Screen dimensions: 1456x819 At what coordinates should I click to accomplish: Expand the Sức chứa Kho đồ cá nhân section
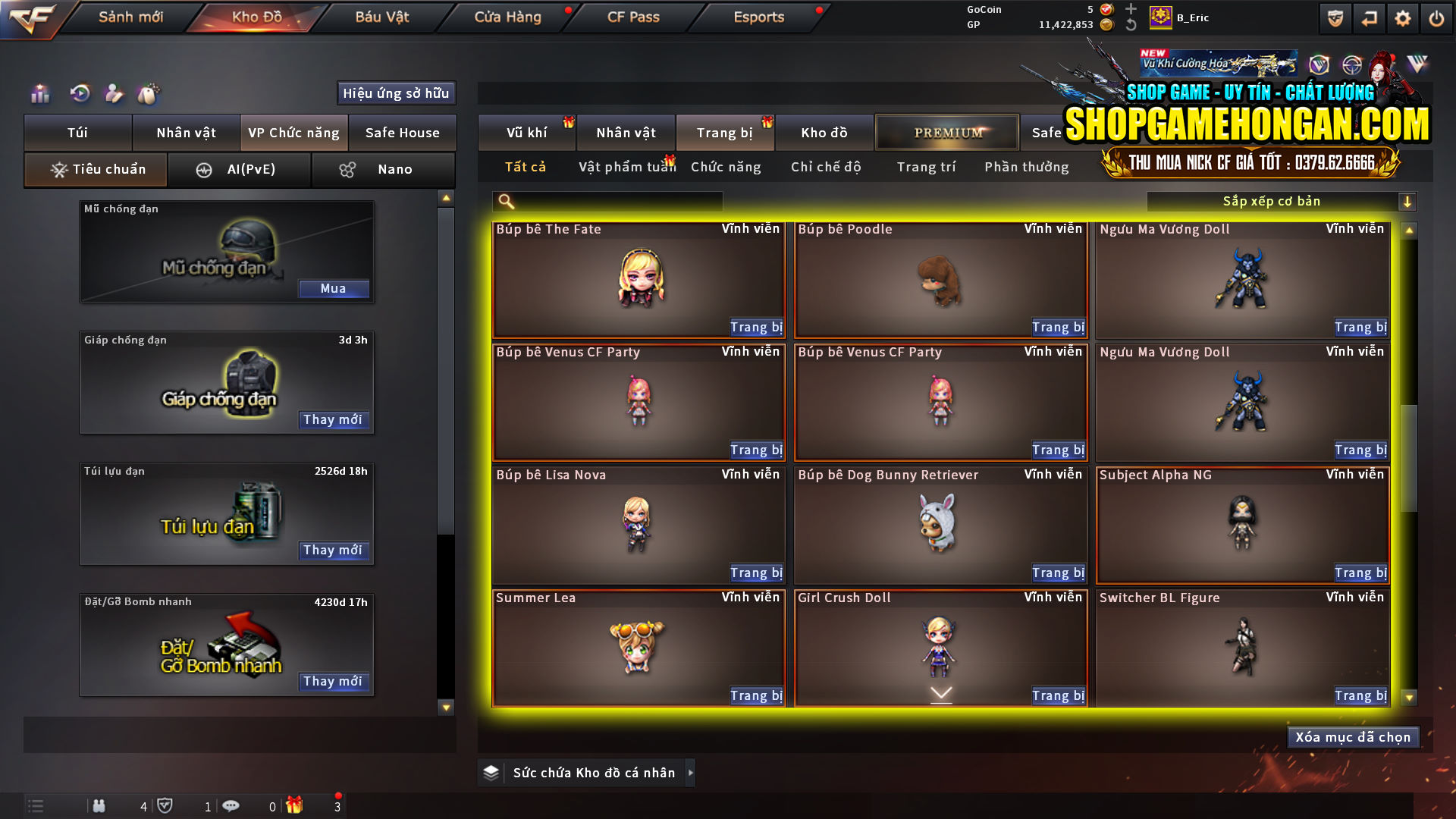(690, 773)
